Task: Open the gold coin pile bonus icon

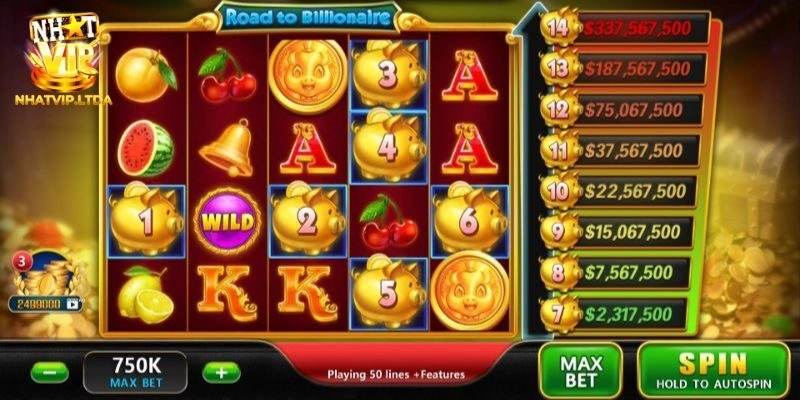Action: (x=47, y=278)
